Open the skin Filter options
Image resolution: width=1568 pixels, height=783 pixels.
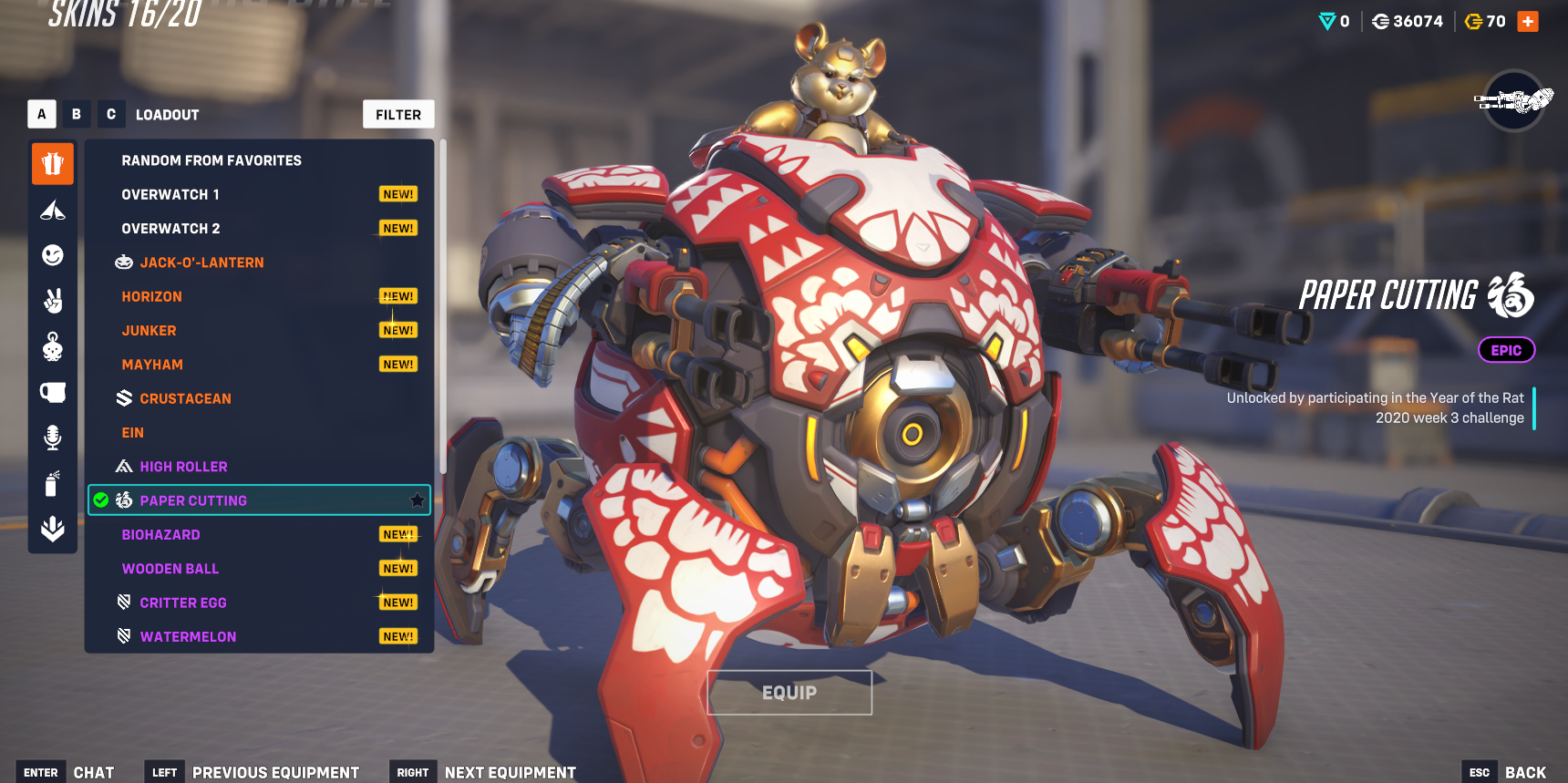coord(398,115)
